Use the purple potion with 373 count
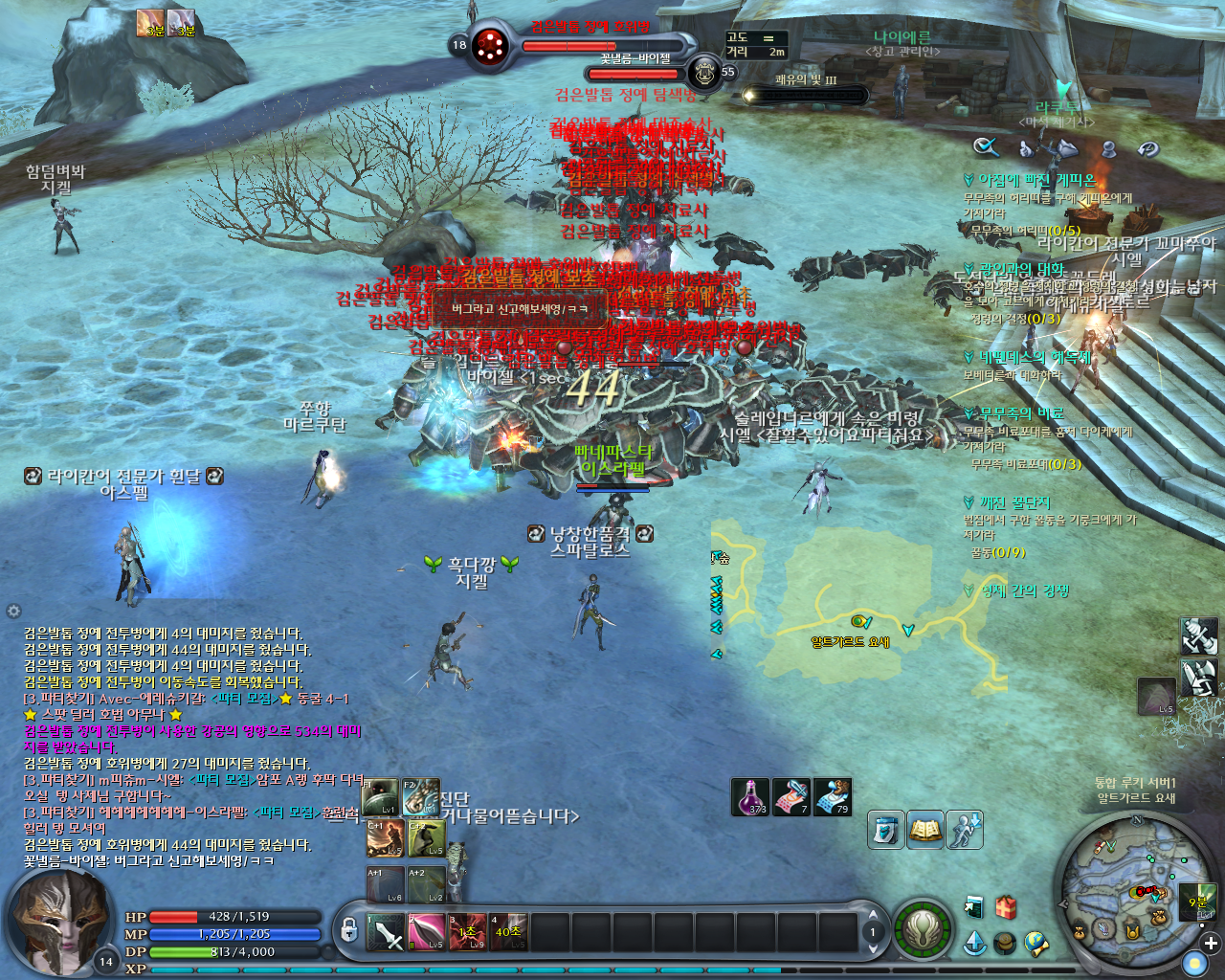The height and width of the screenshot is (980, 1225). (750, 796)
